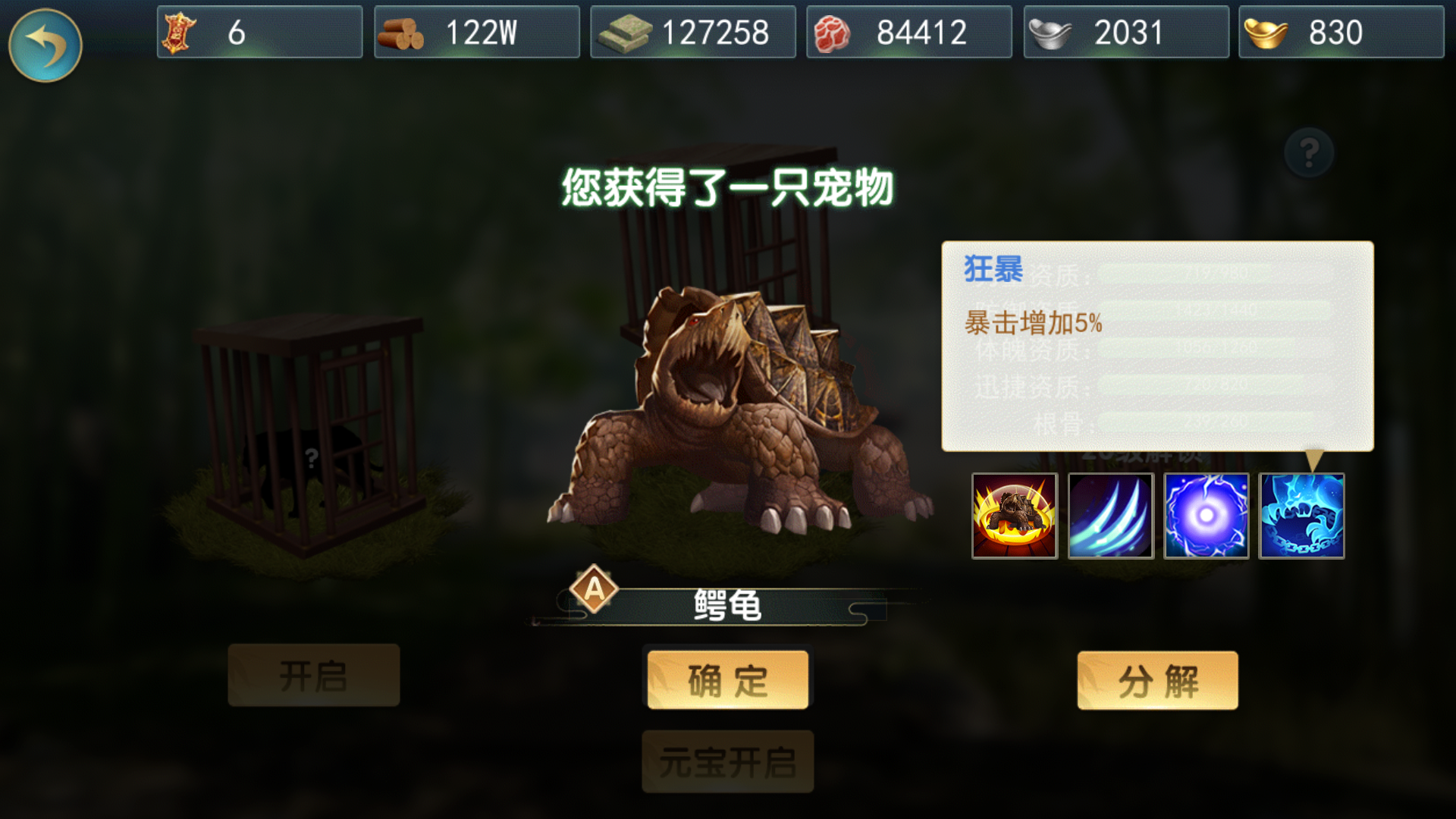Click the 确定 confirm button
Screen dimensions: 1456x819
[x=726, y=680]
